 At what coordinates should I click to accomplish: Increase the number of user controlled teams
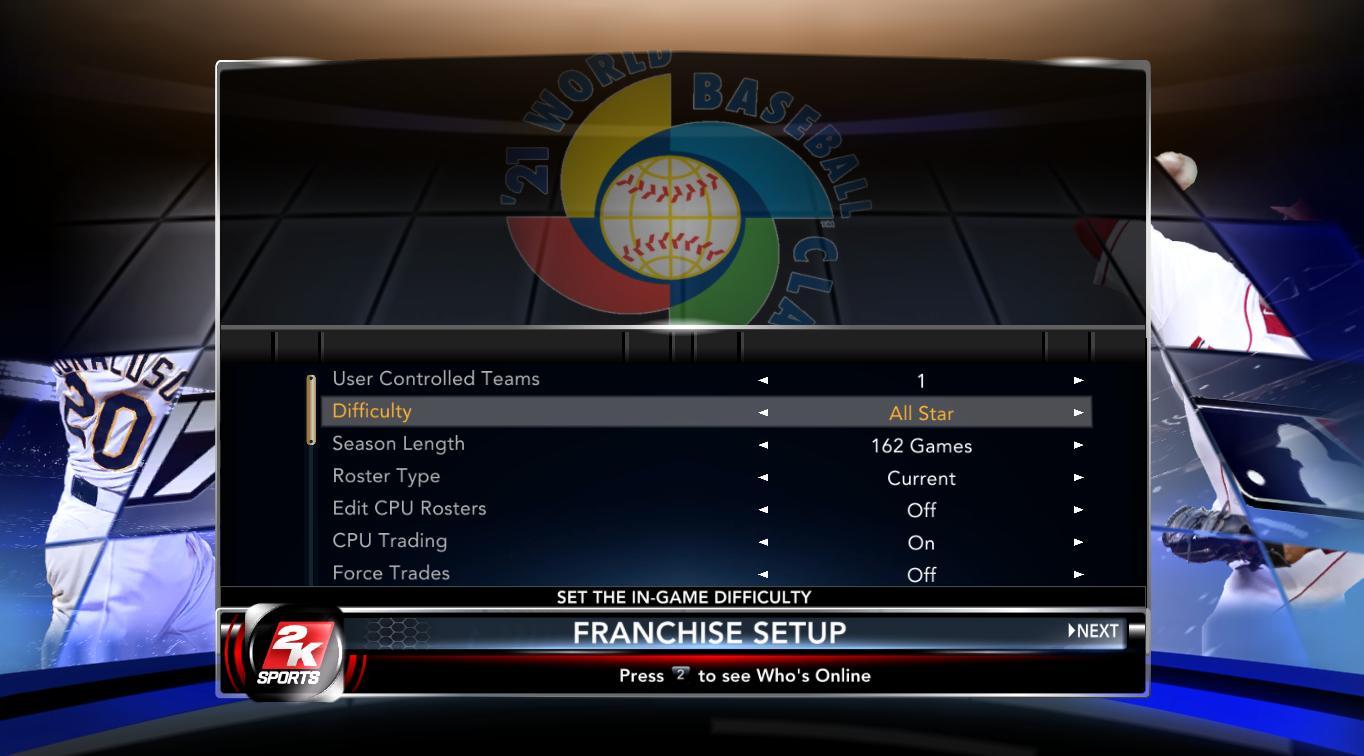[1078, 380]
